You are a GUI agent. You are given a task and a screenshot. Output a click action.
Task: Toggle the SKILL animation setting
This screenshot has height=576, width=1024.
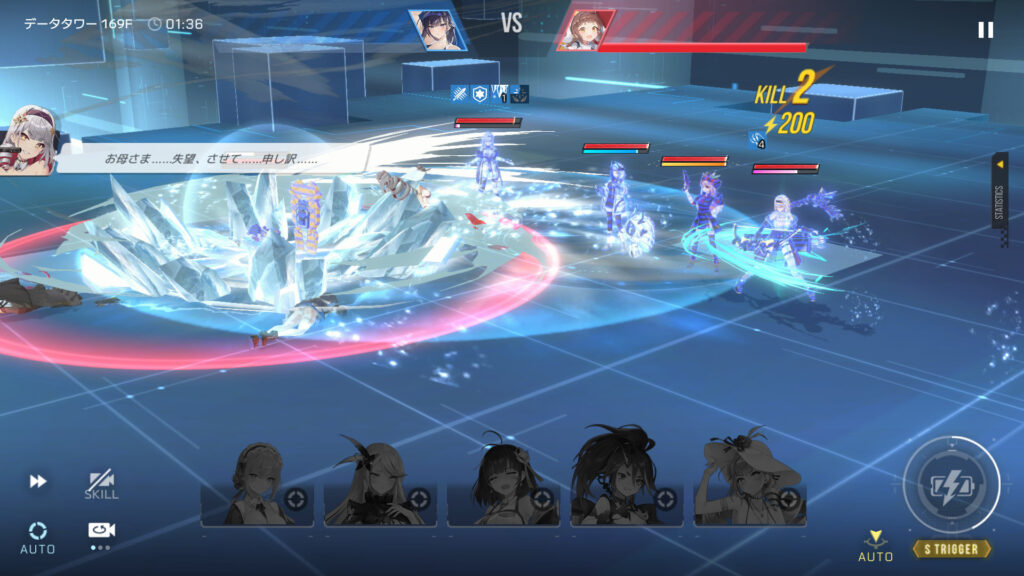tap(101, 485)
